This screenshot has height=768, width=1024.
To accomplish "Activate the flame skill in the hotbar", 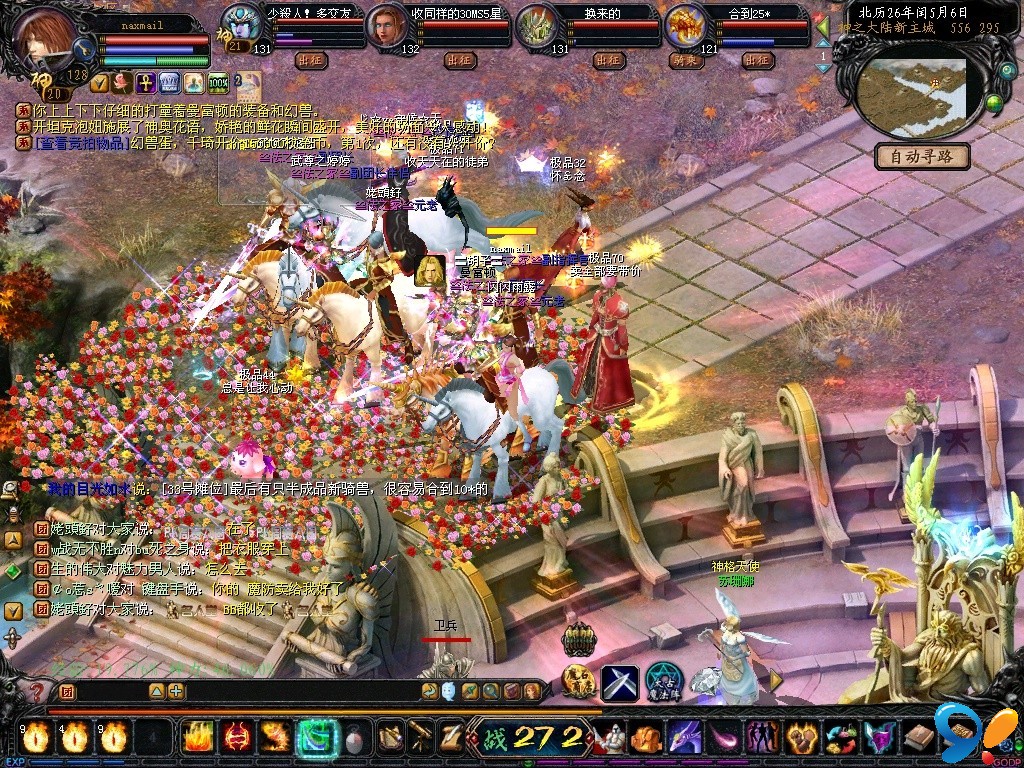I will click(x=197, y=737).
